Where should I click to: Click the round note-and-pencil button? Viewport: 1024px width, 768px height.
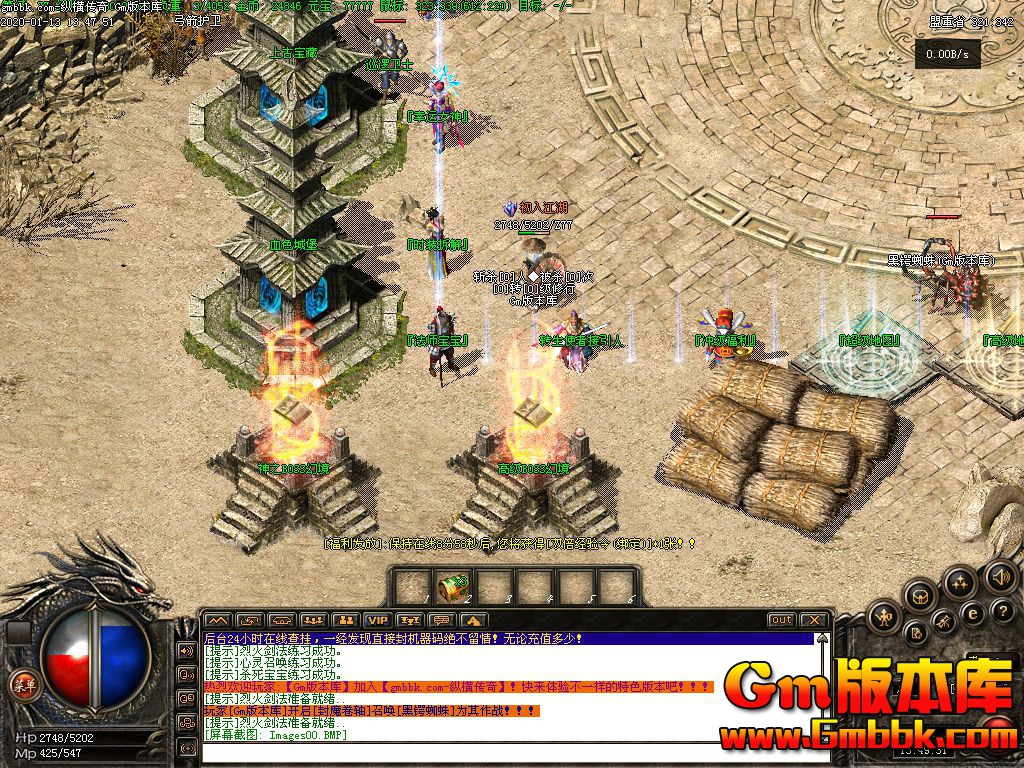tap(915, 633)
